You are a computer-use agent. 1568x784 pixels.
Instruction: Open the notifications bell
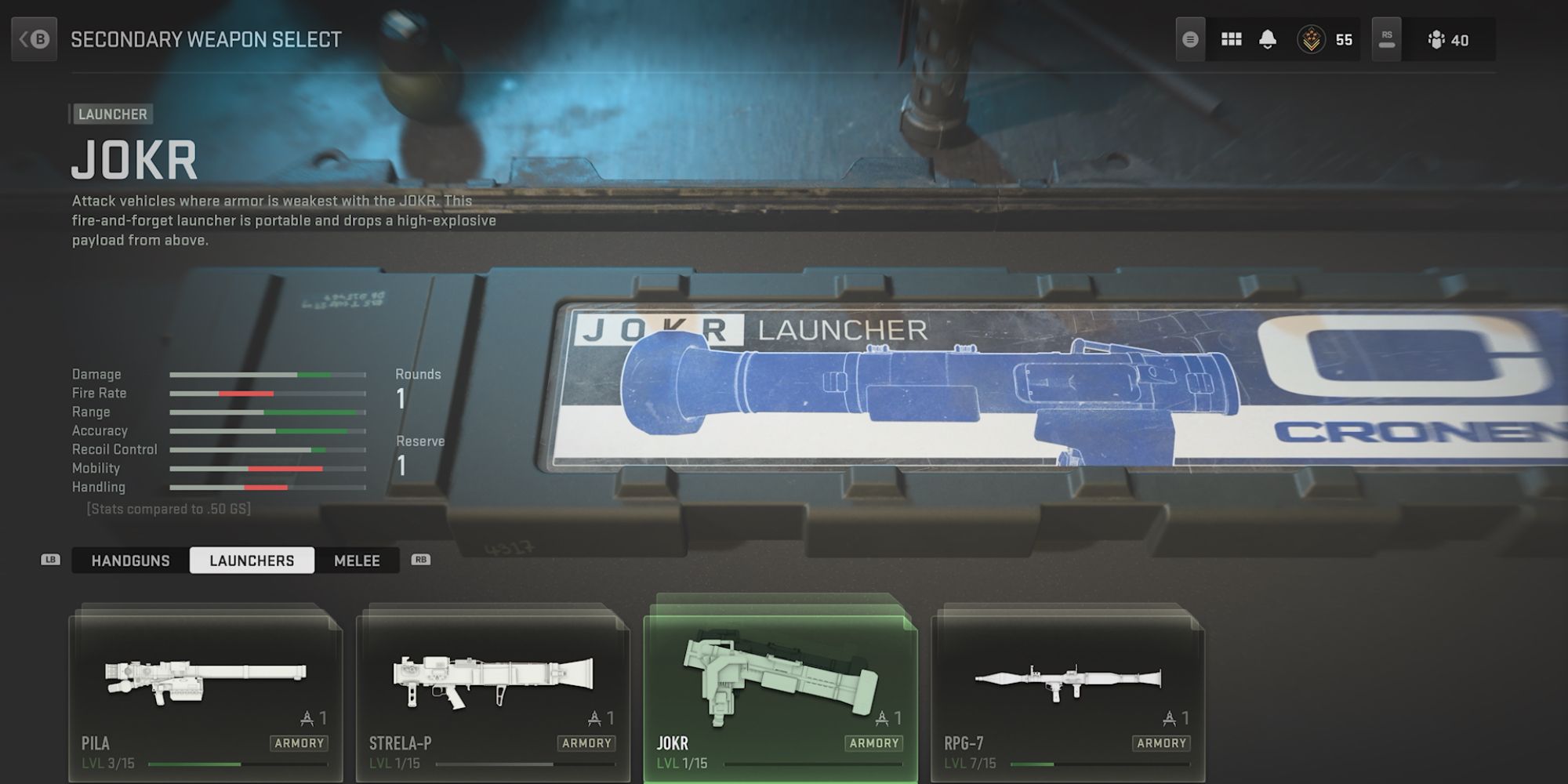[x=1269, y=38]
